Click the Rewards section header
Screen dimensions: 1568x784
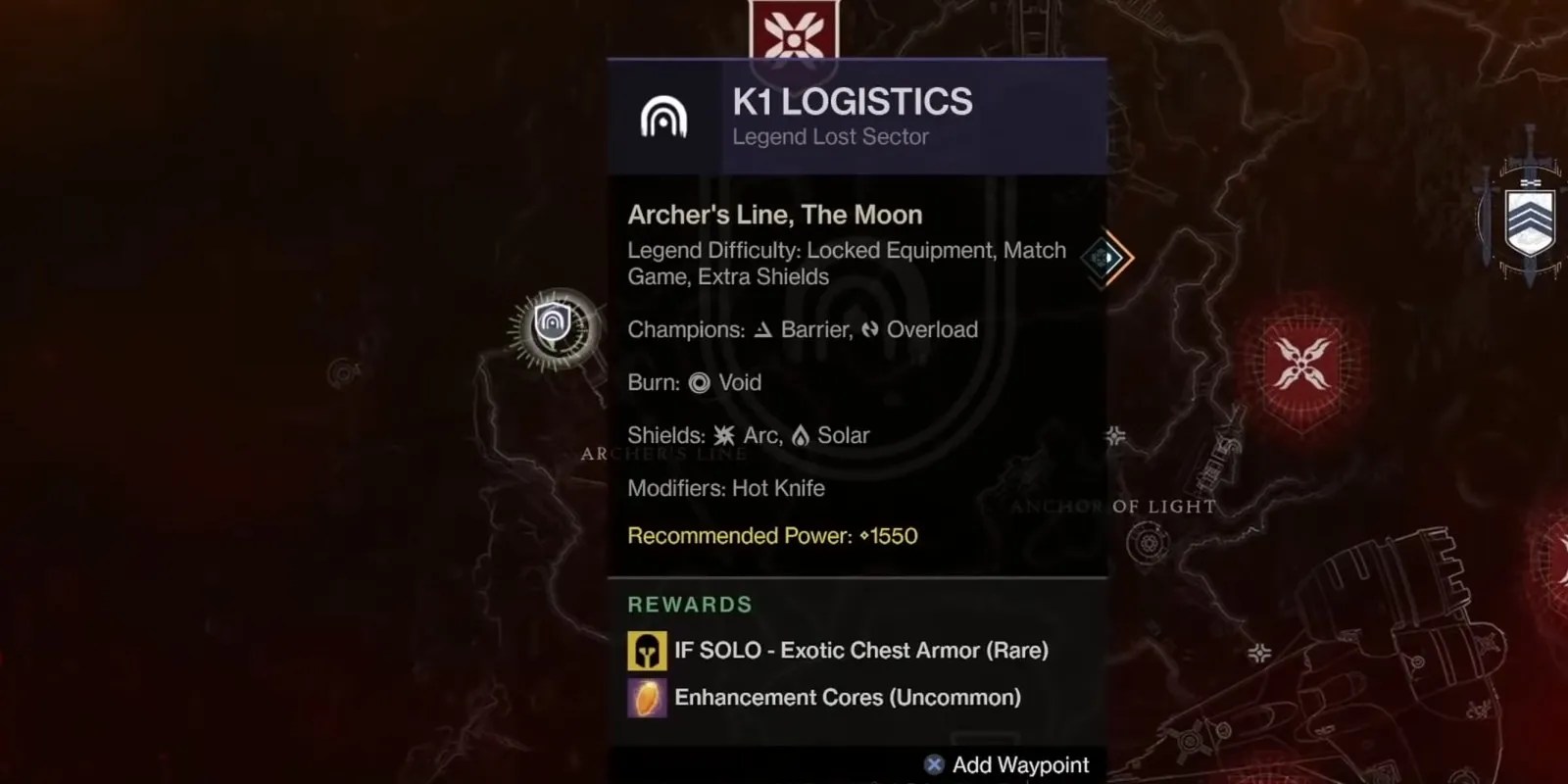[690, 605]
